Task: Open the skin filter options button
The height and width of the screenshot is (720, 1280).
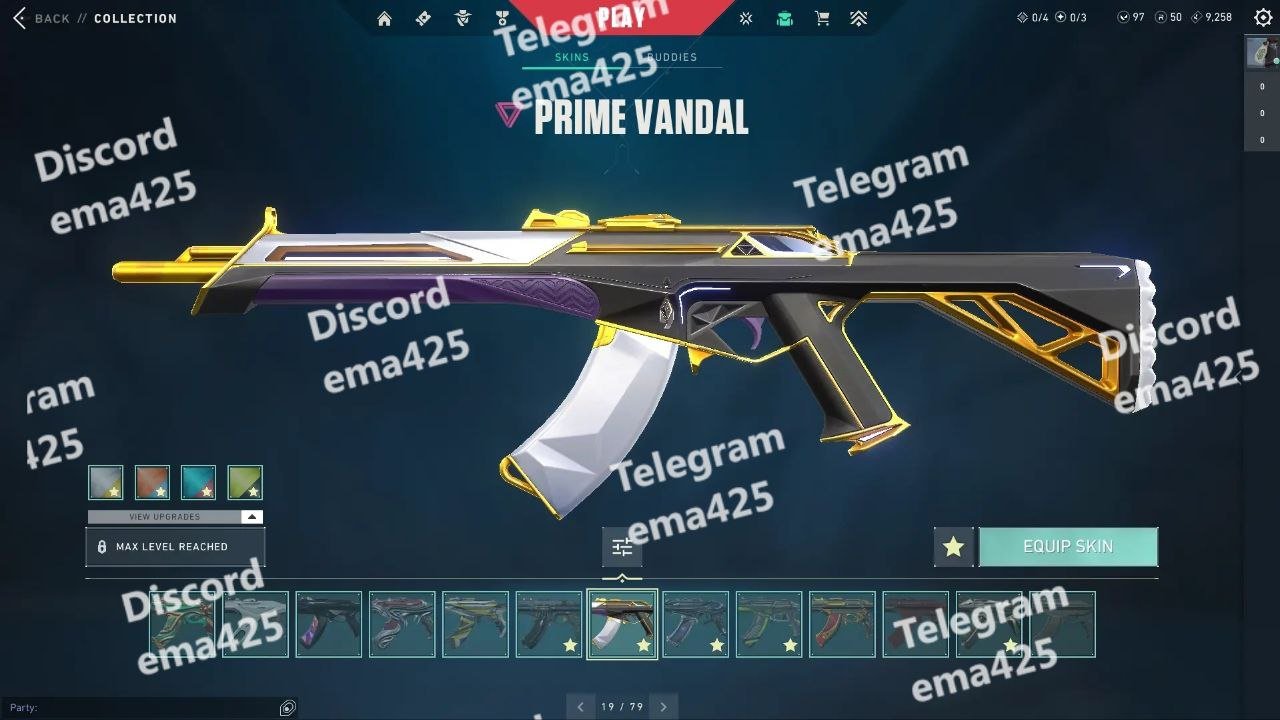Action: 622,547
